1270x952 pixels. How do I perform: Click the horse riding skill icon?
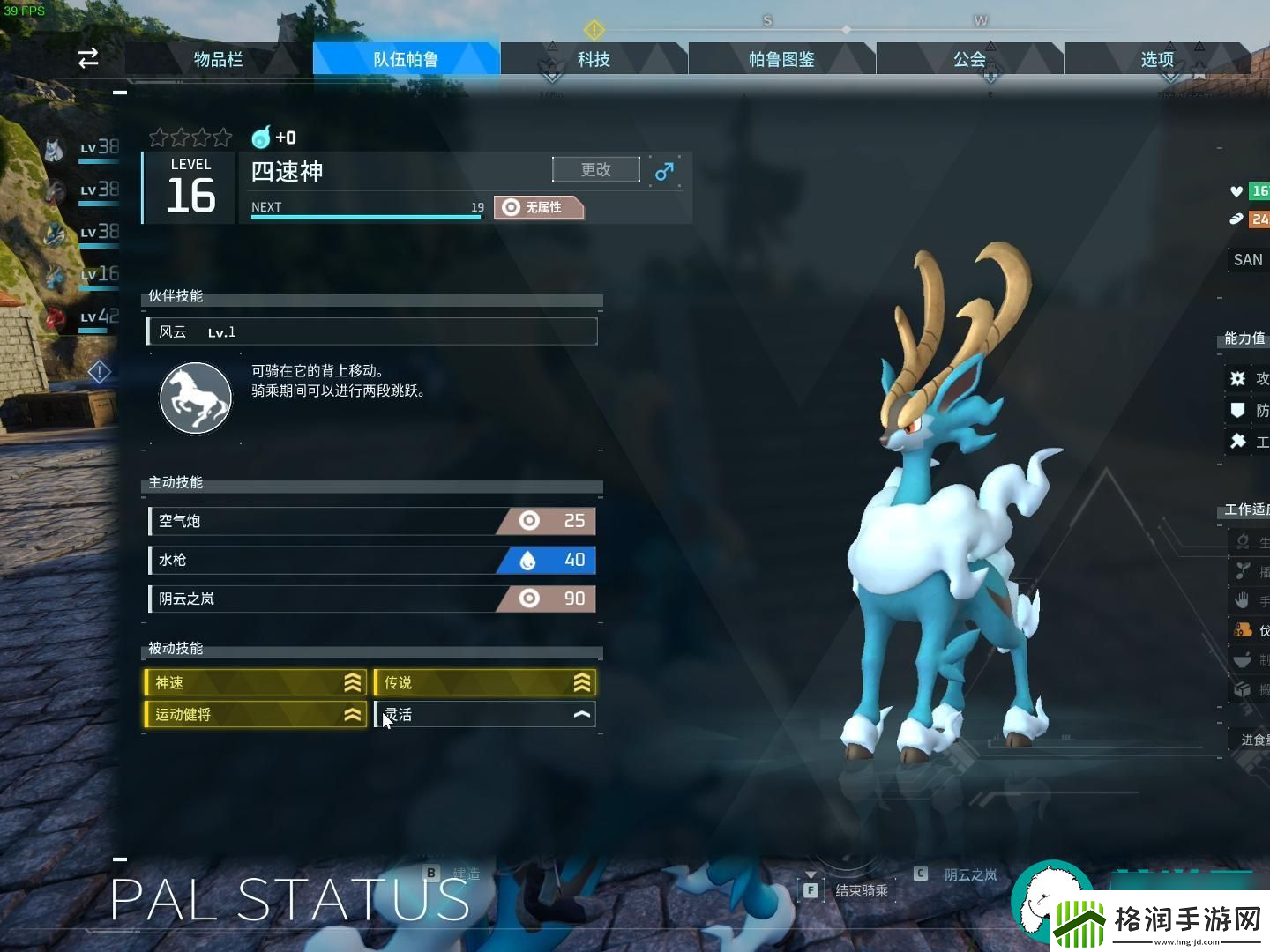coord(196,398)
